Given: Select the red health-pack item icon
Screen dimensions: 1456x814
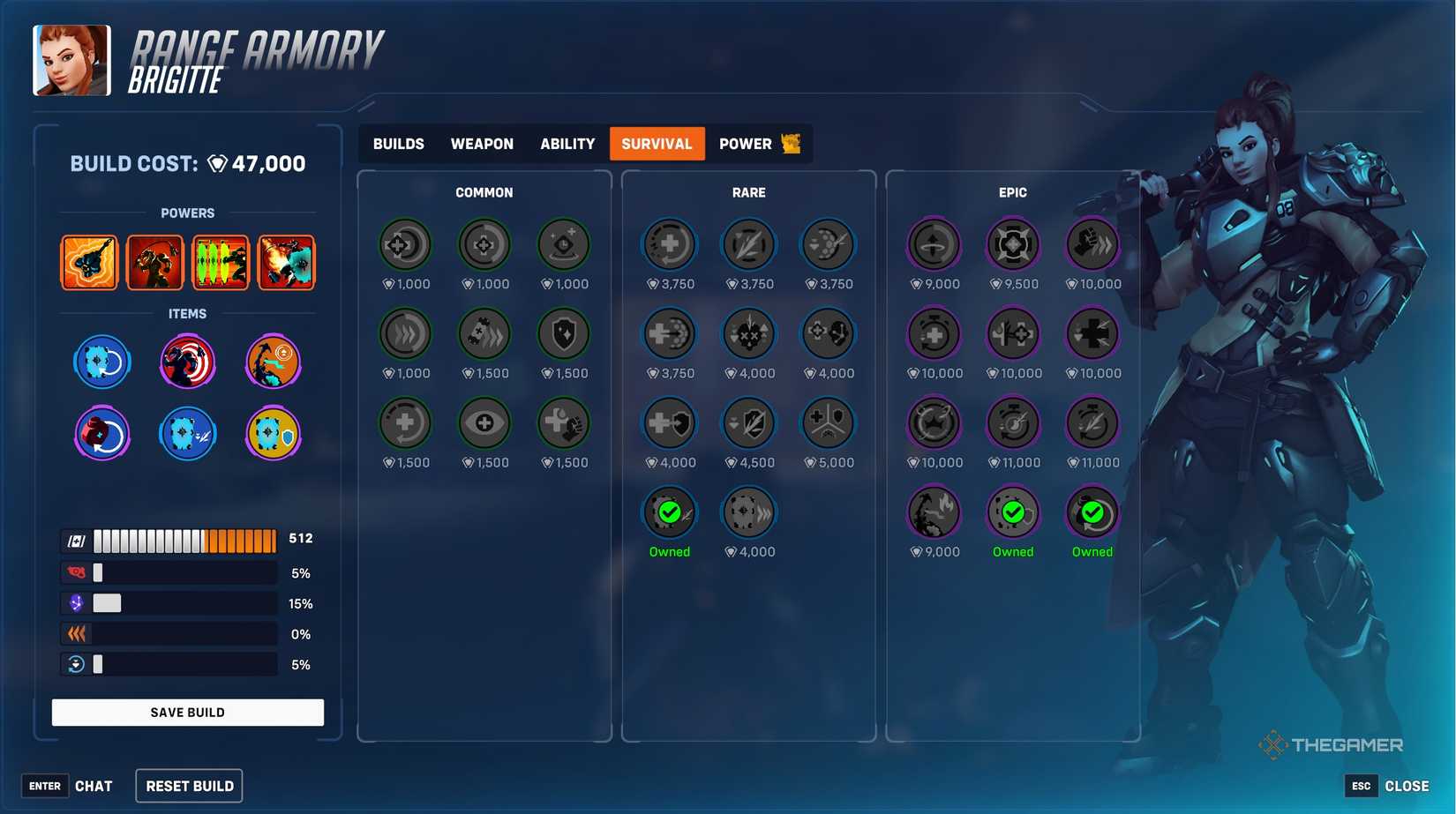Looking at the screenshot, I should point(101,433).
